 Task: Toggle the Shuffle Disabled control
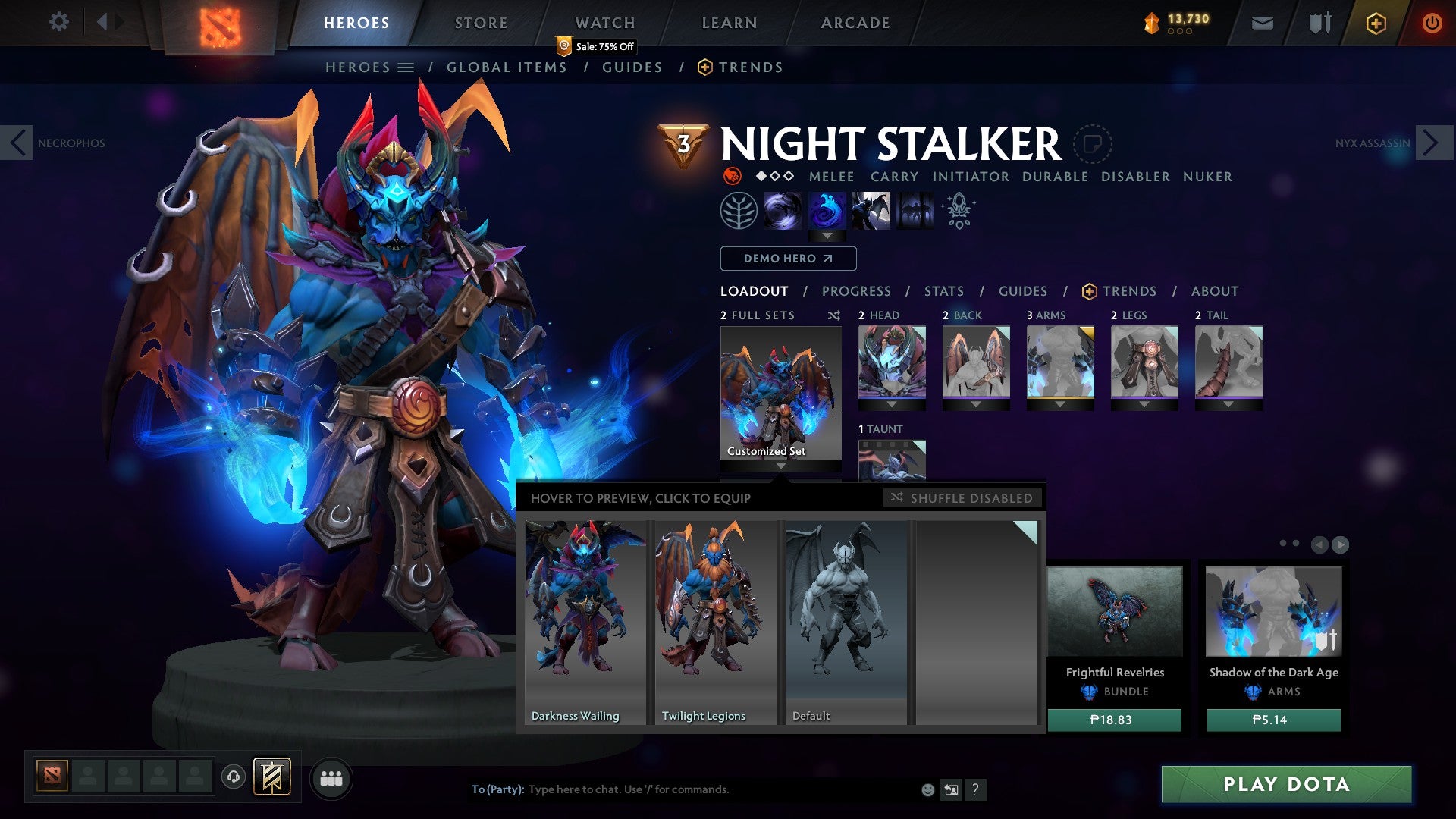click(963, 498)
